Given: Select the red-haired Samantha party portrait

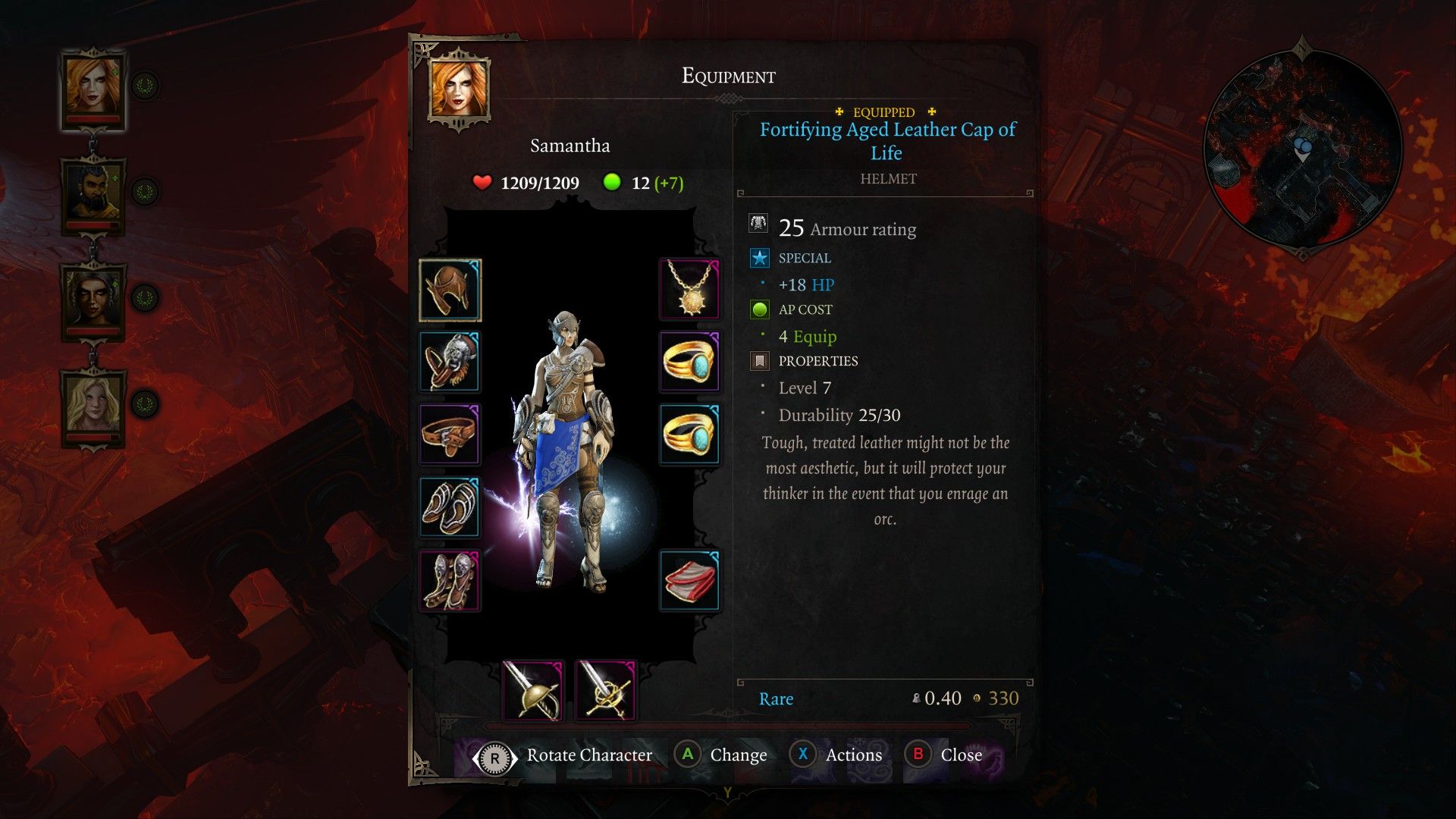Looking at the screenshot, I should 93,87.
